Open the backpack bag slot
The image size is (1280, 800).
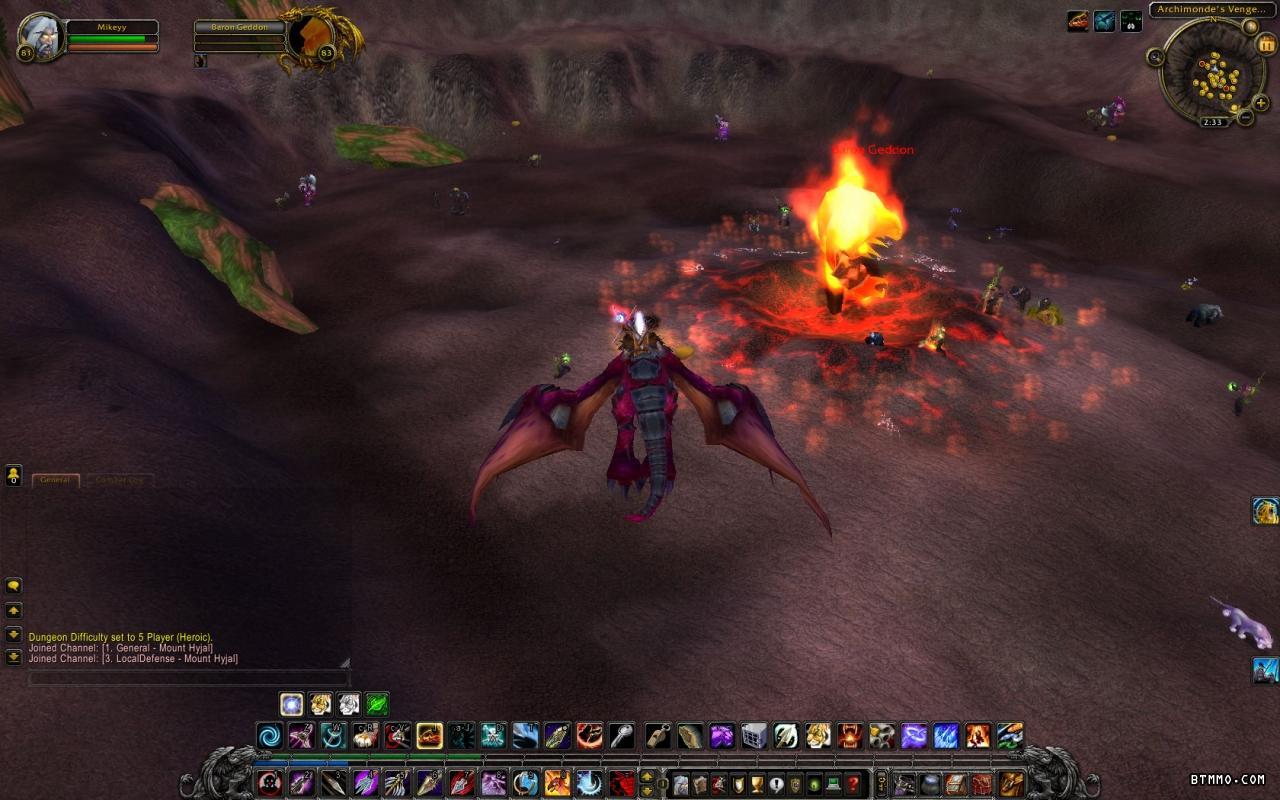[x=1012, y=783]
